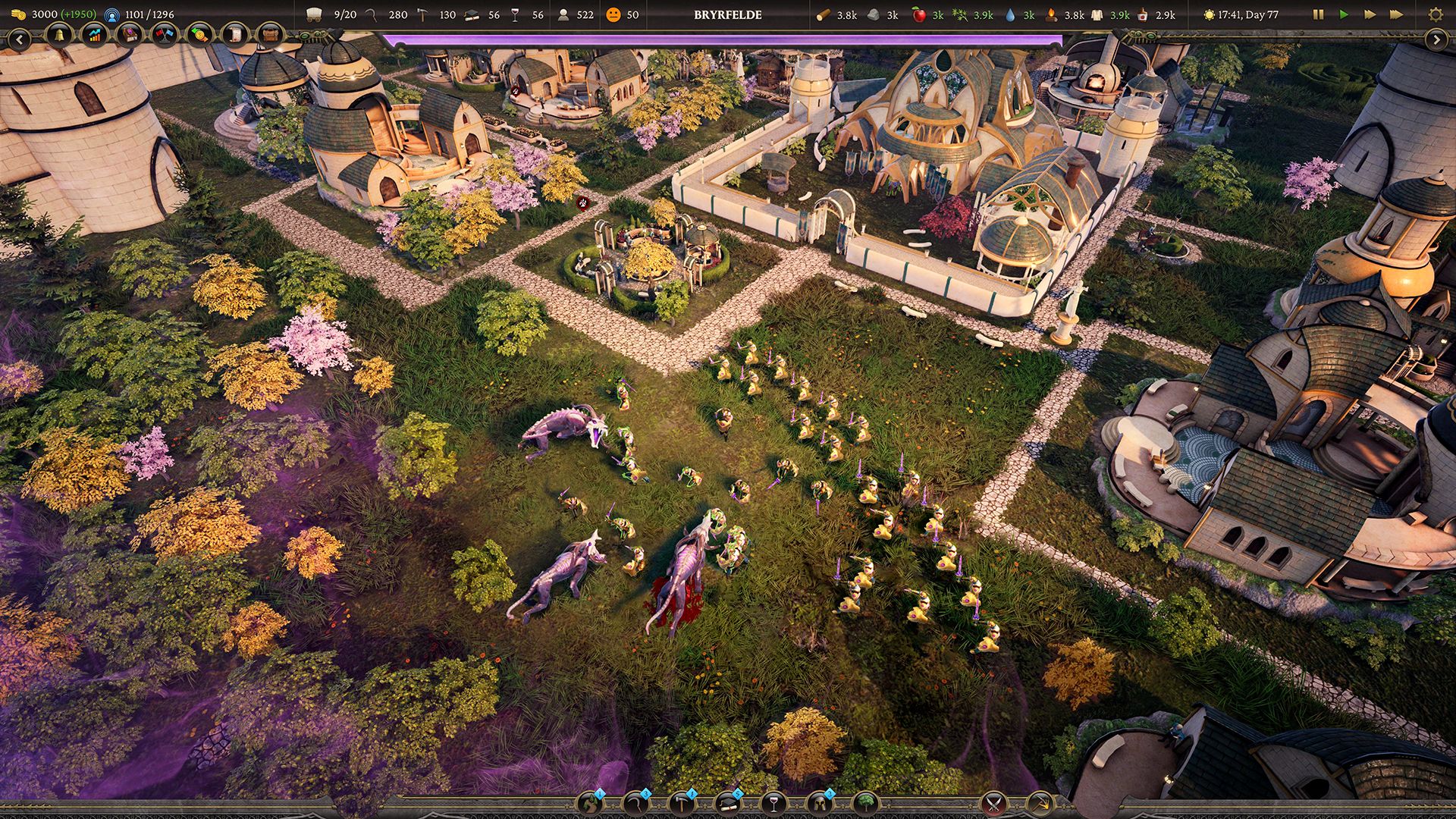Screen dimensions: 1456x819
Task: Show the statistics chart panel
Action: (94, 35)
